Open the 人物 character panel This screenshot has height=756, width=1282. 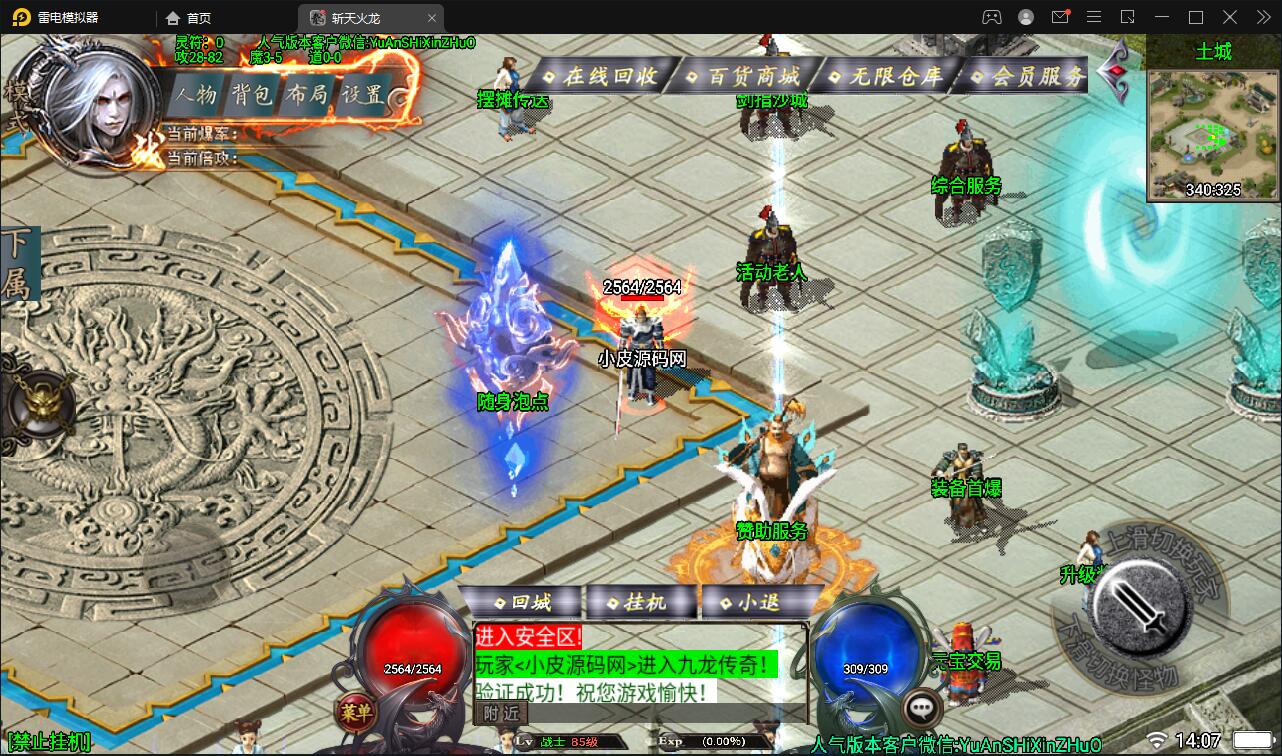193,95
